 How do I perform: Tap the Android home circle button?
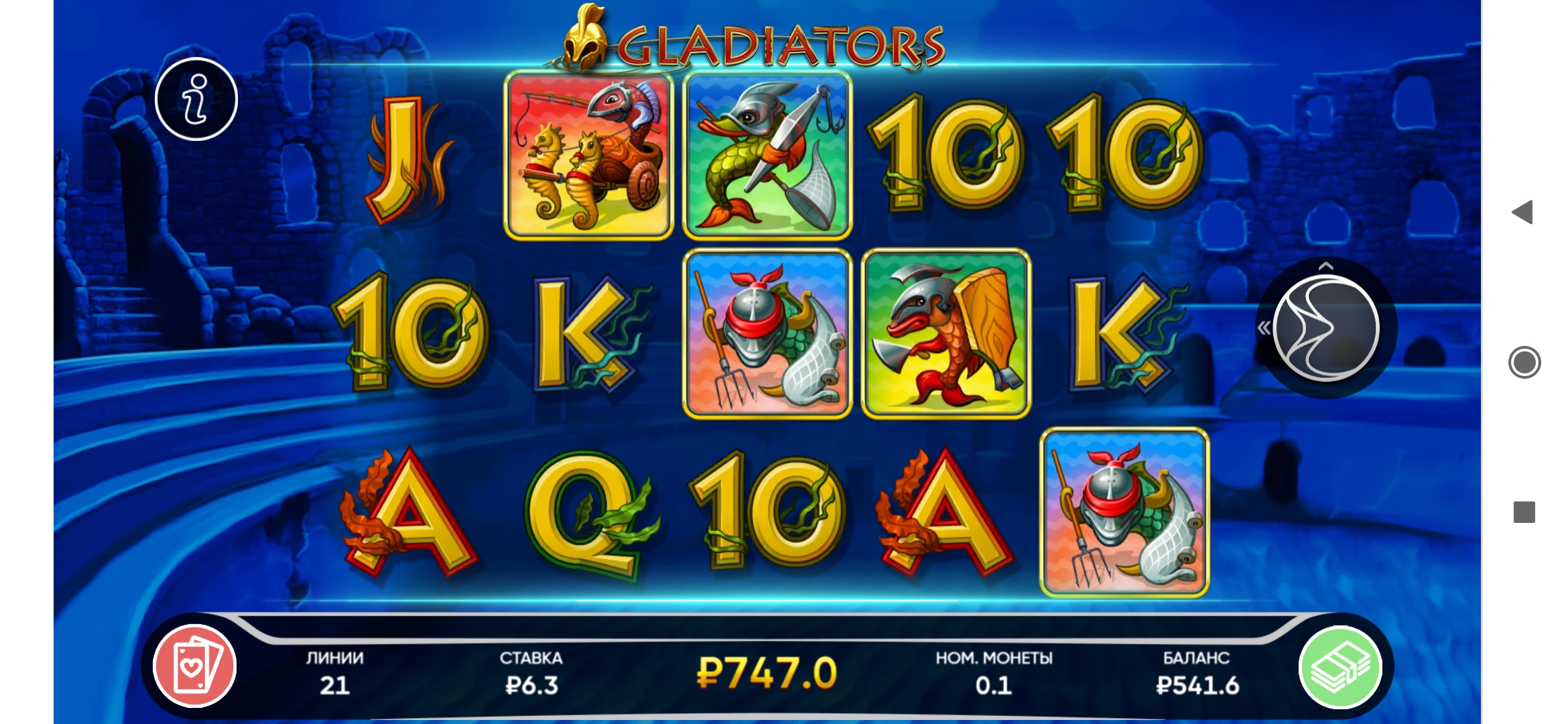(1524, 363)
